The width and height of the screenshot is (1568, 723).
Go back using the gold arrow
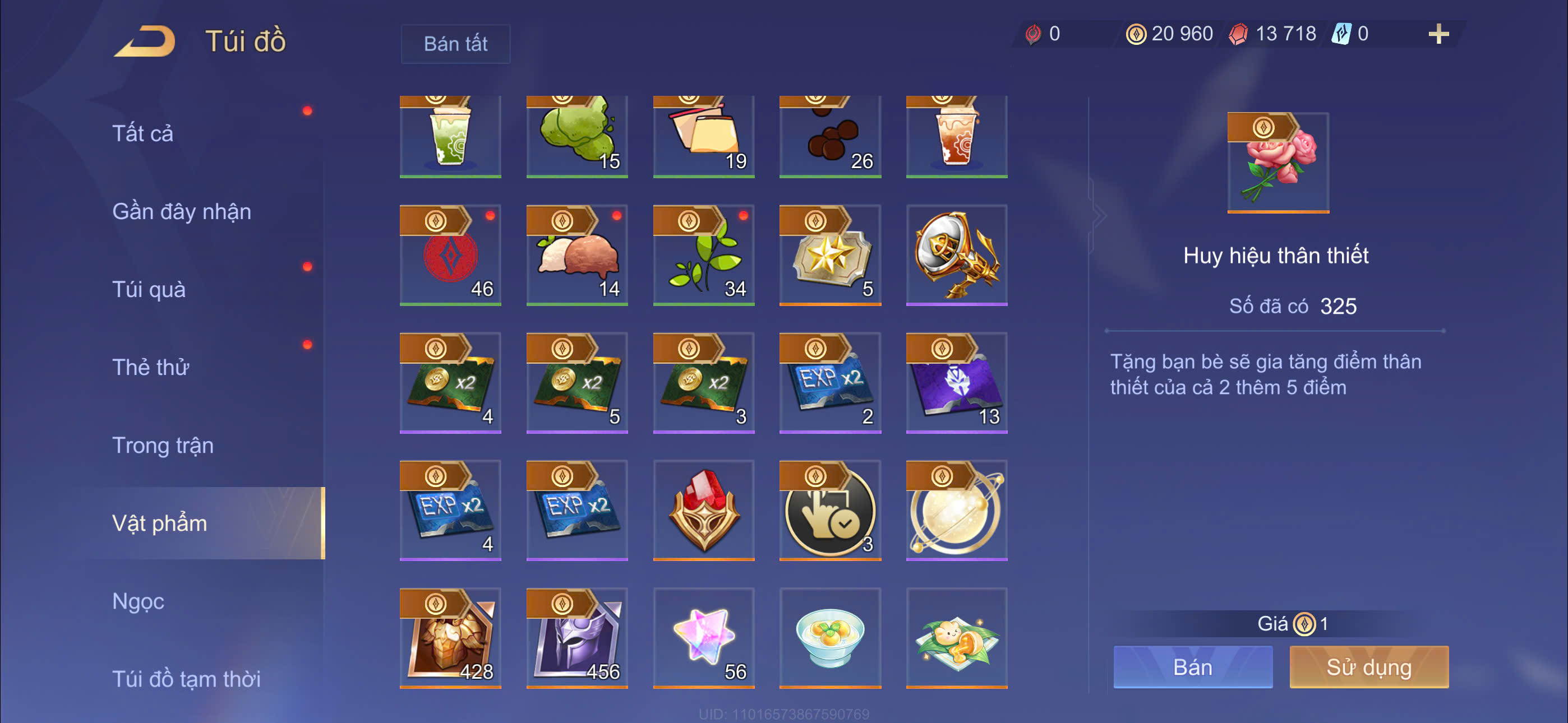click(145, 41)
